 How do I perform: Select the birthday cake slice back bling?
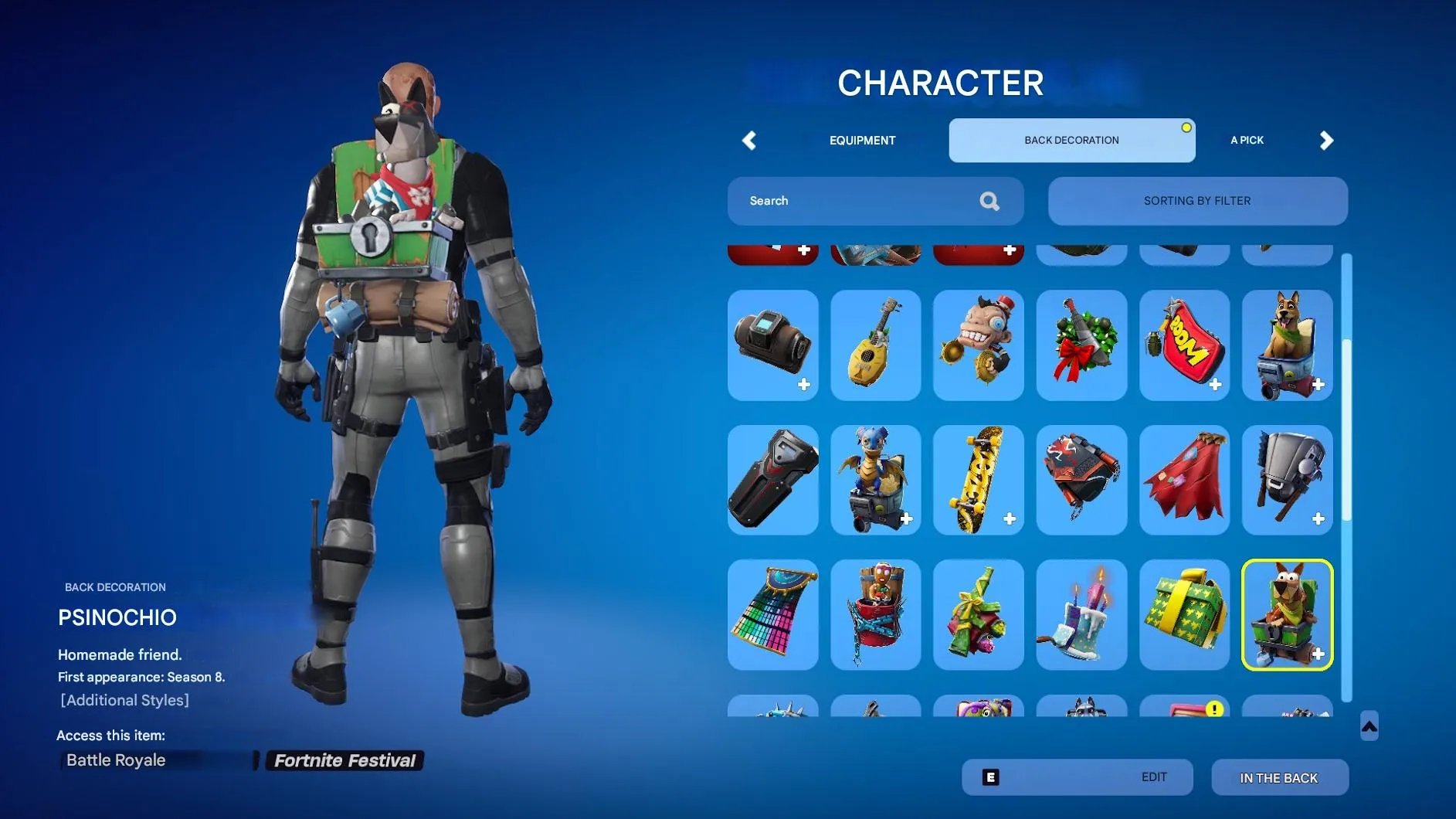pyautogui.click(x=1081, y=615)
